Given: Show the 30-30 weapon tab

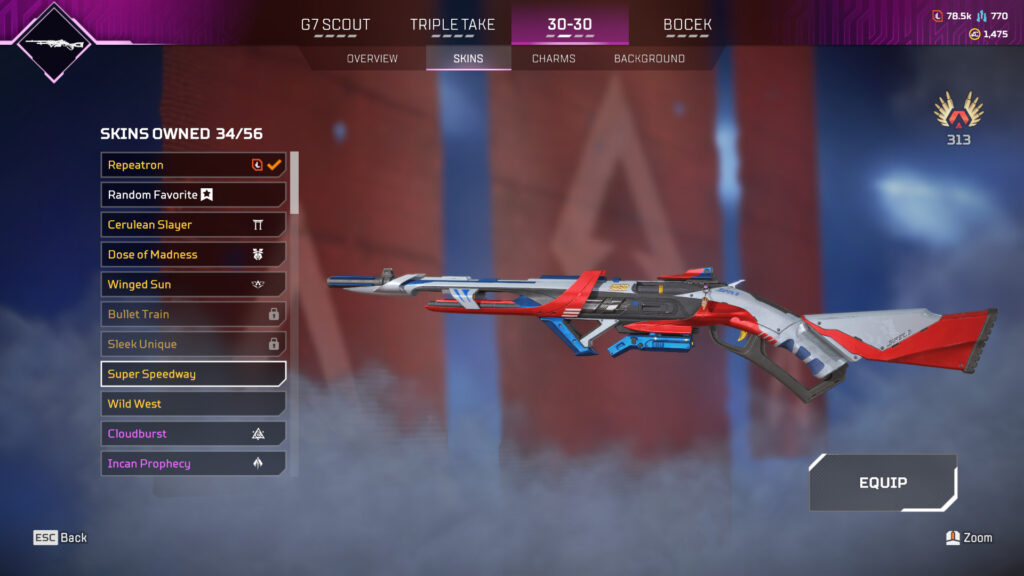Looking at the screenshot, I should 569,25.
